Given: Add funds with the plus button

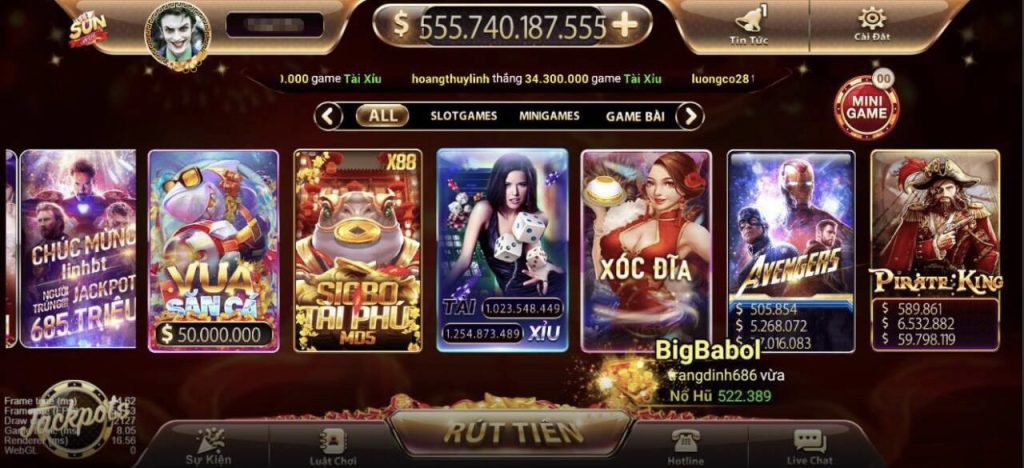Looking at the screenshot, I should pyautogui.click(x=625, y=25).
